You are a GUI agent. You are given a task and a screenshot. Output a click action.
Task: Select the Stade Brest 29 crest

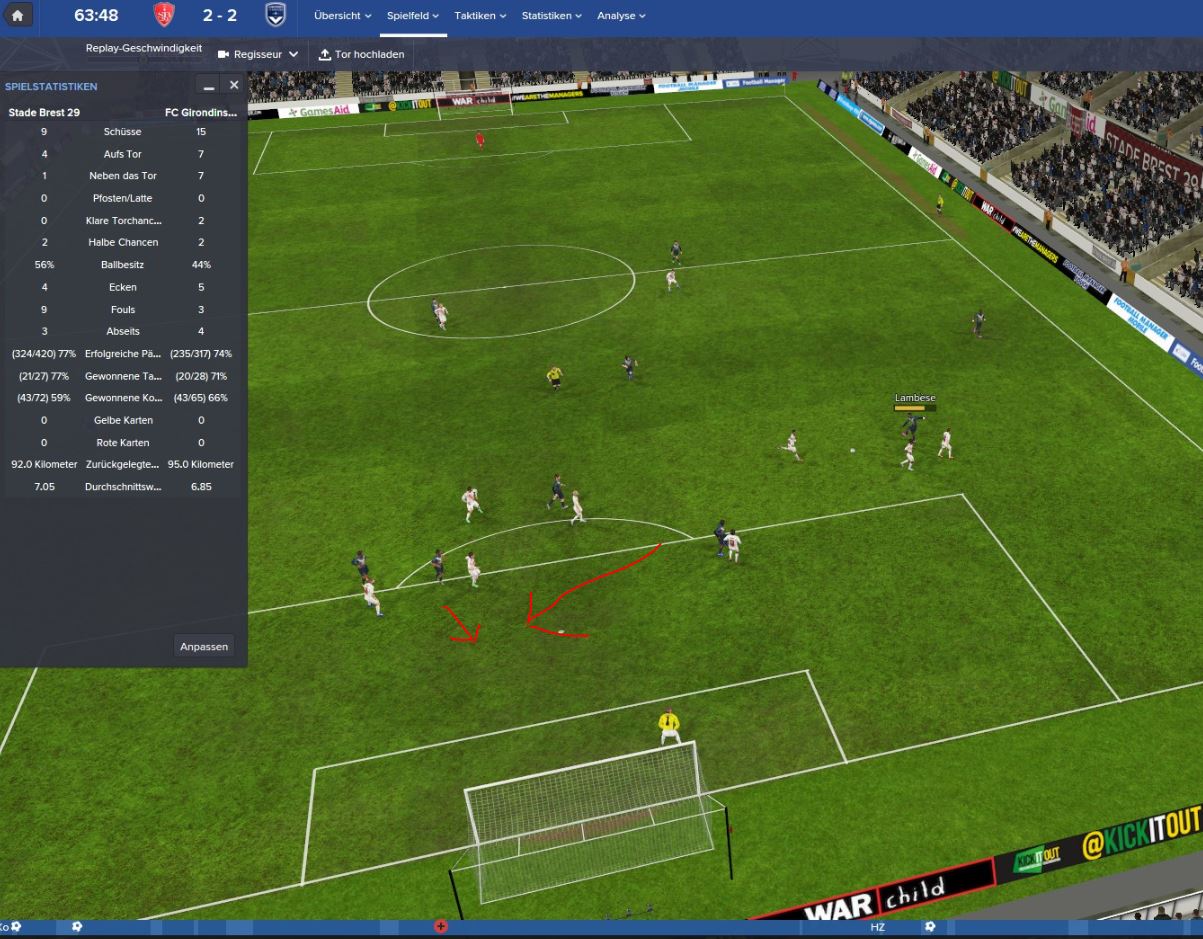[163, 16]
